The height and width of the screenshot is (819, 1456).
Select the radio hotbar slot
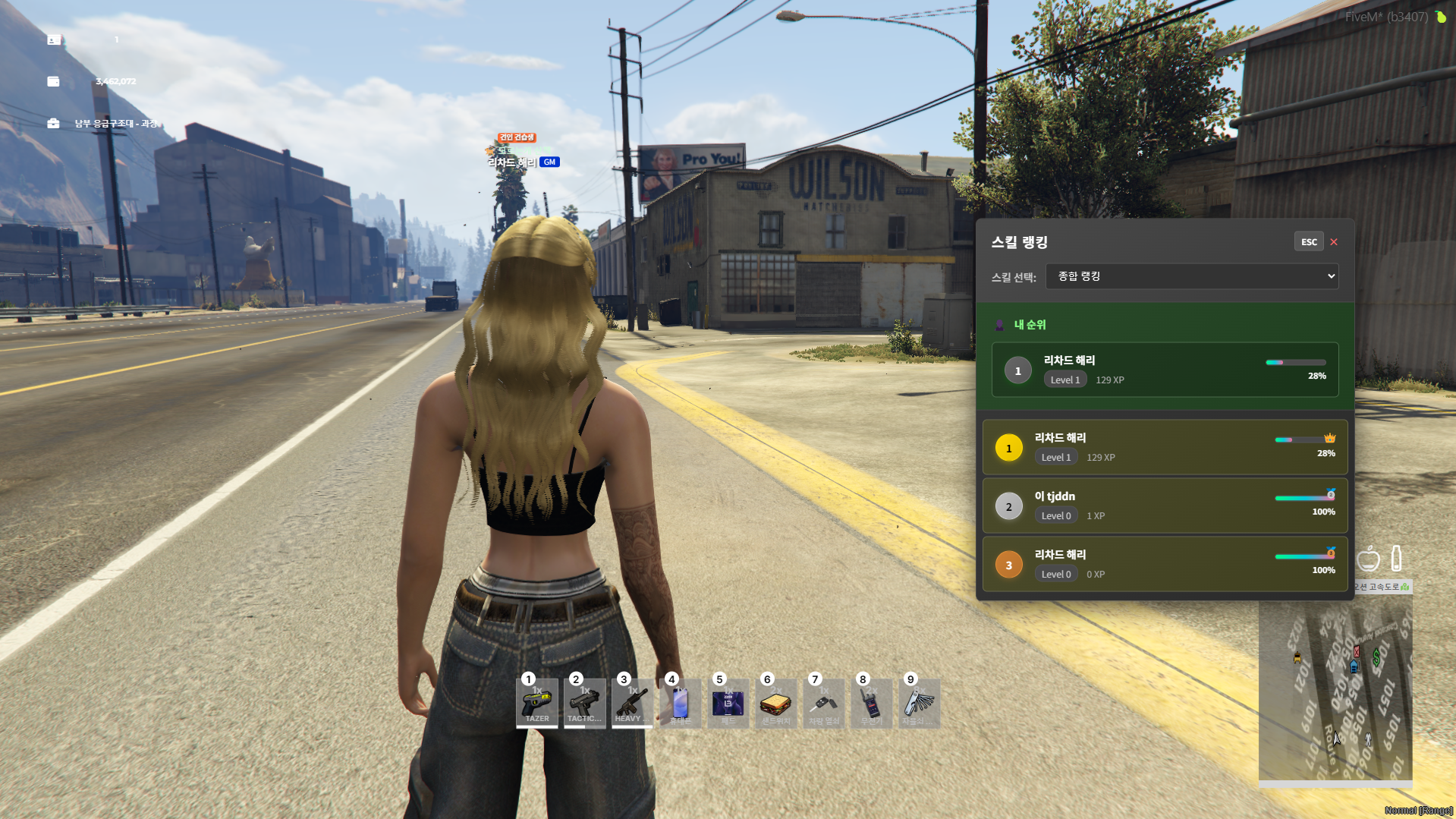[x=871, y=704]
